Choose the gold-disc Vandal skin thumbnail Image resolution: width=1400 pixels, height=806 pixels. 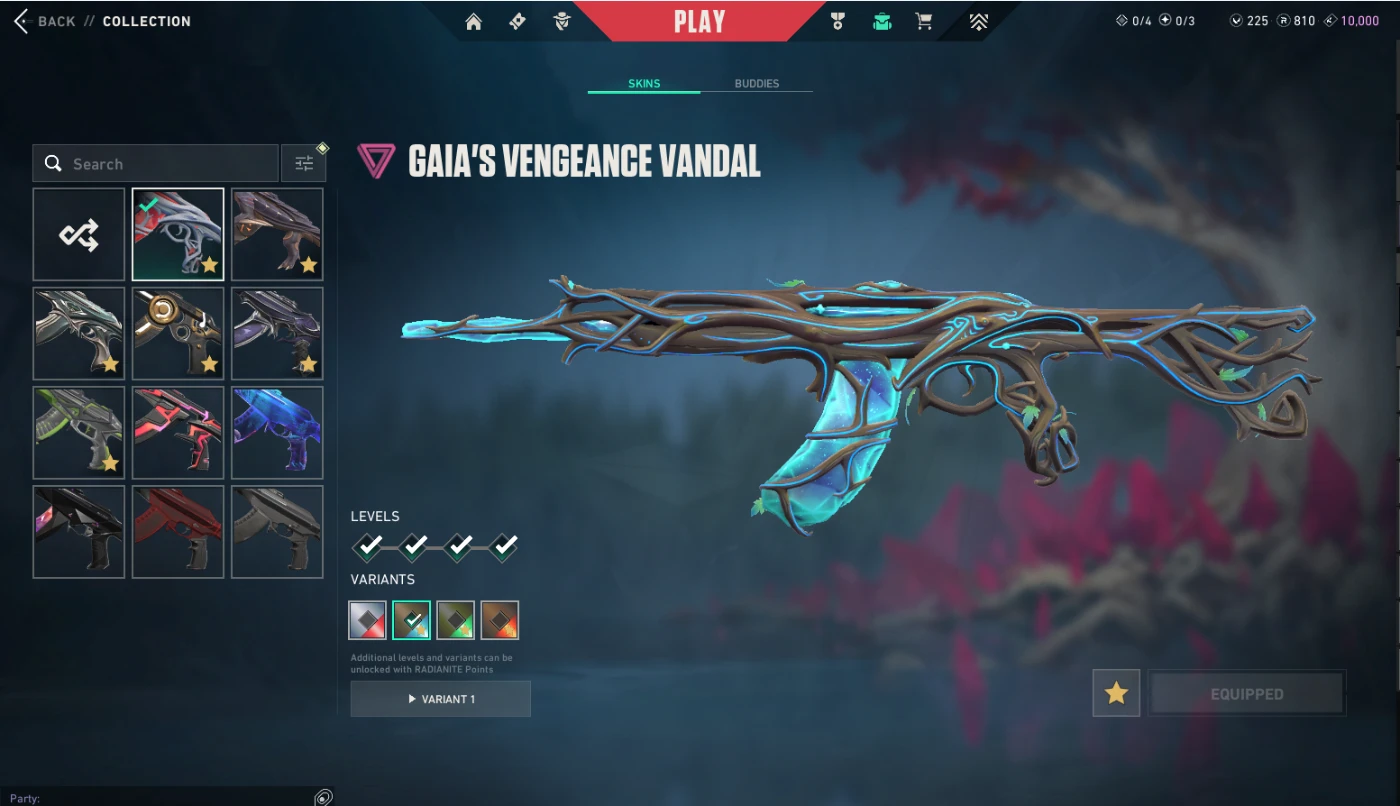pyautogui.click(x=178, y=333)
